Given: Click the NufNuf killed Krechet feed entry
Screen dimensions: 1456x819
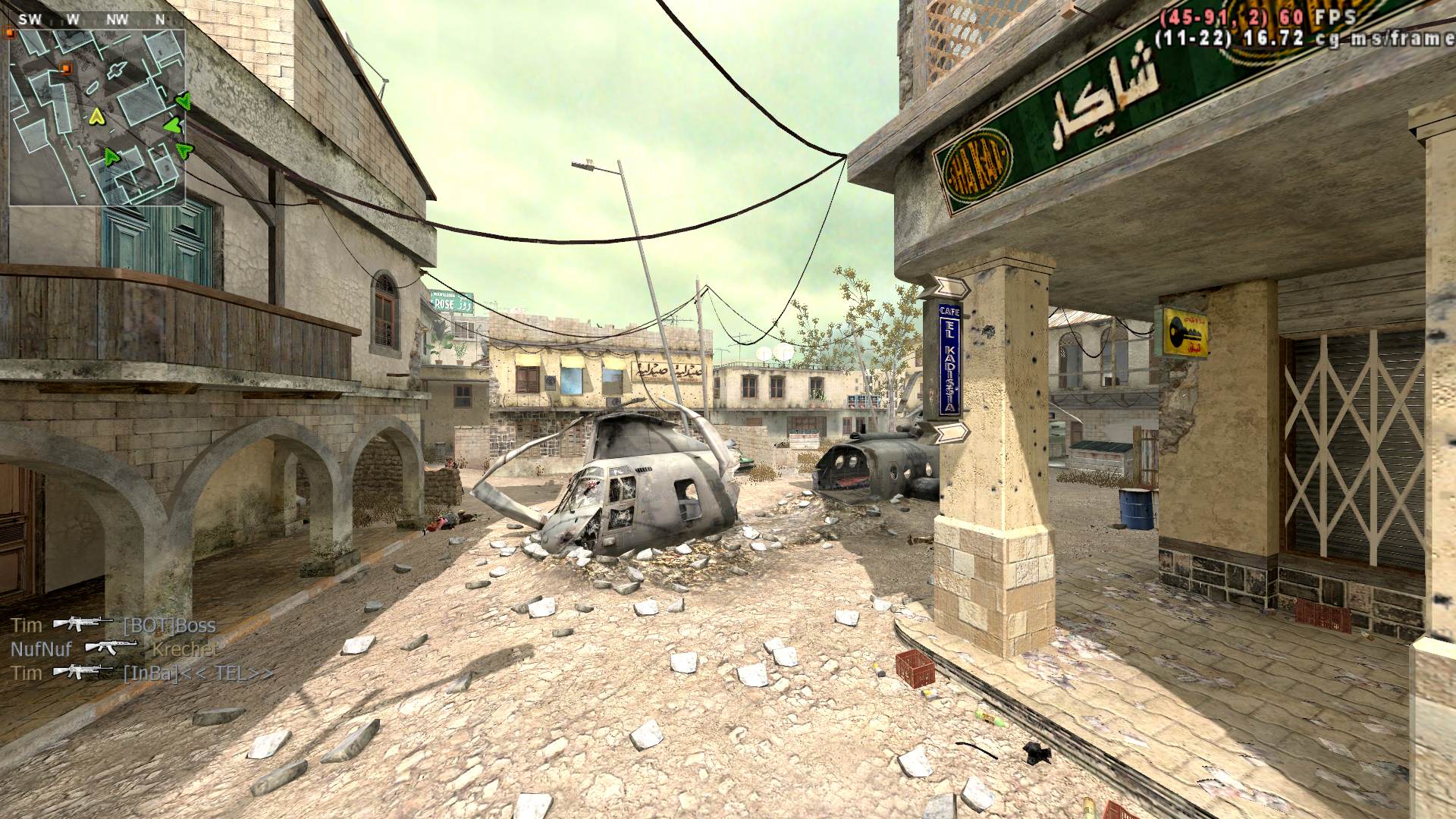Looking at the screenshot, I should point(113,649).
